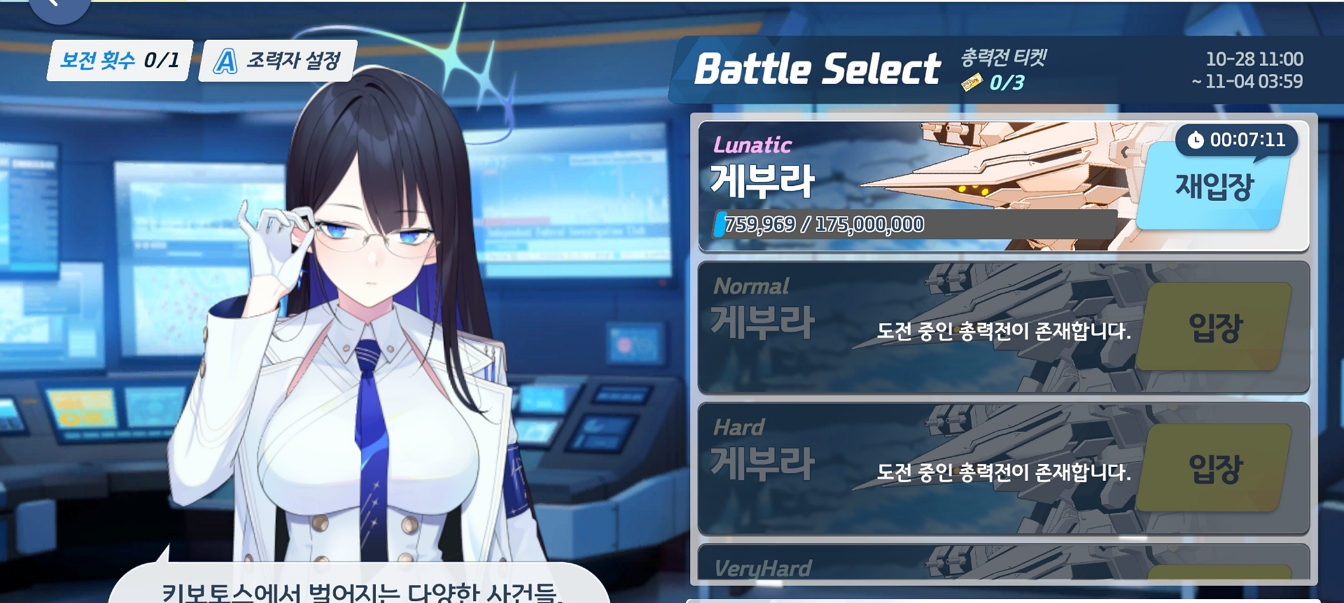Image resolution: width=1344 pixels, height=603 pixels.
Task: Go back with the top-left arrow
Action: click(x=57, y=6)
